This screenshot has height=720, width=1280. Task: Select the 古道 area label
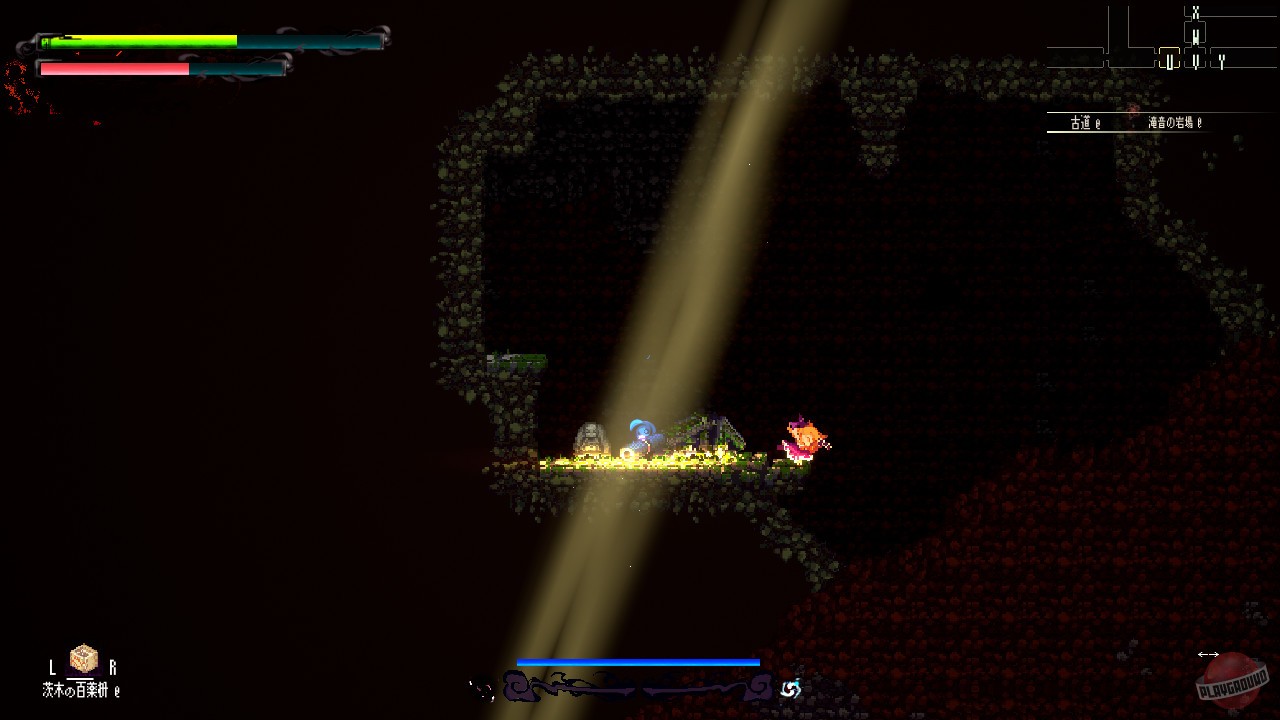tap(1078, 123)
